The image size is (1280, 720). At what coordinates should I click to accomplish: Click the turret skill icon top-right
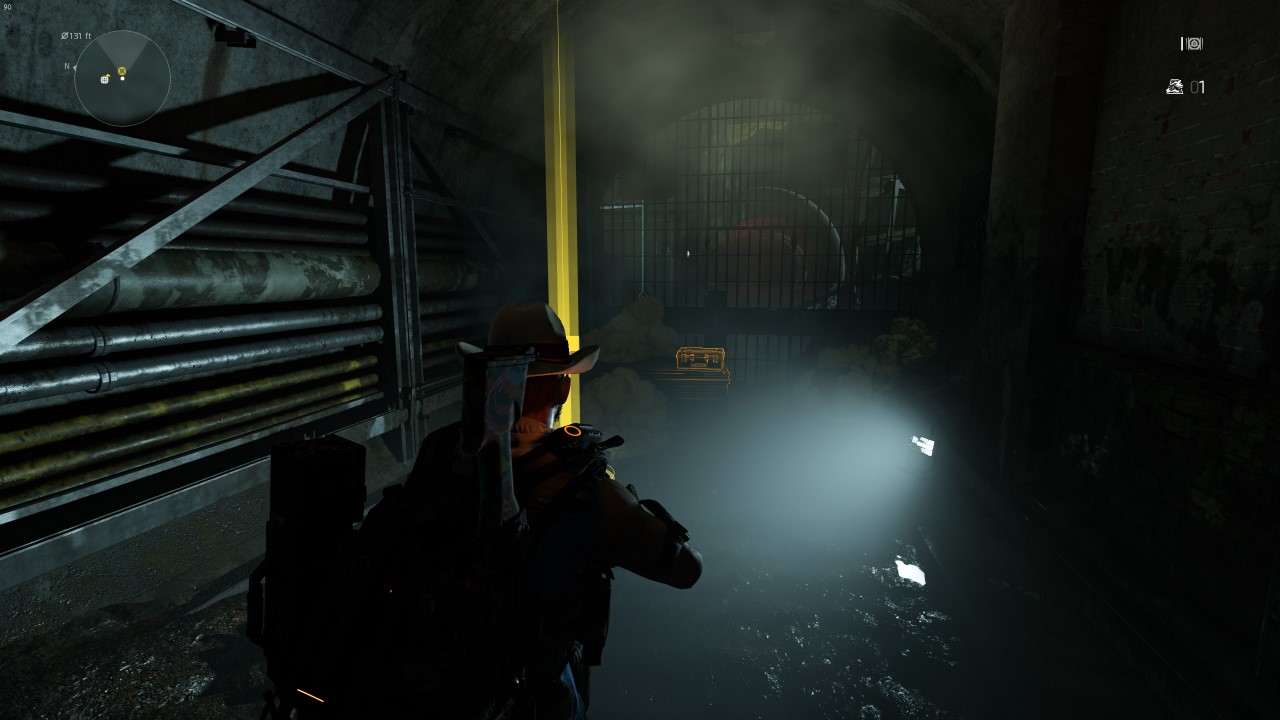click(x=1194, y=44)
